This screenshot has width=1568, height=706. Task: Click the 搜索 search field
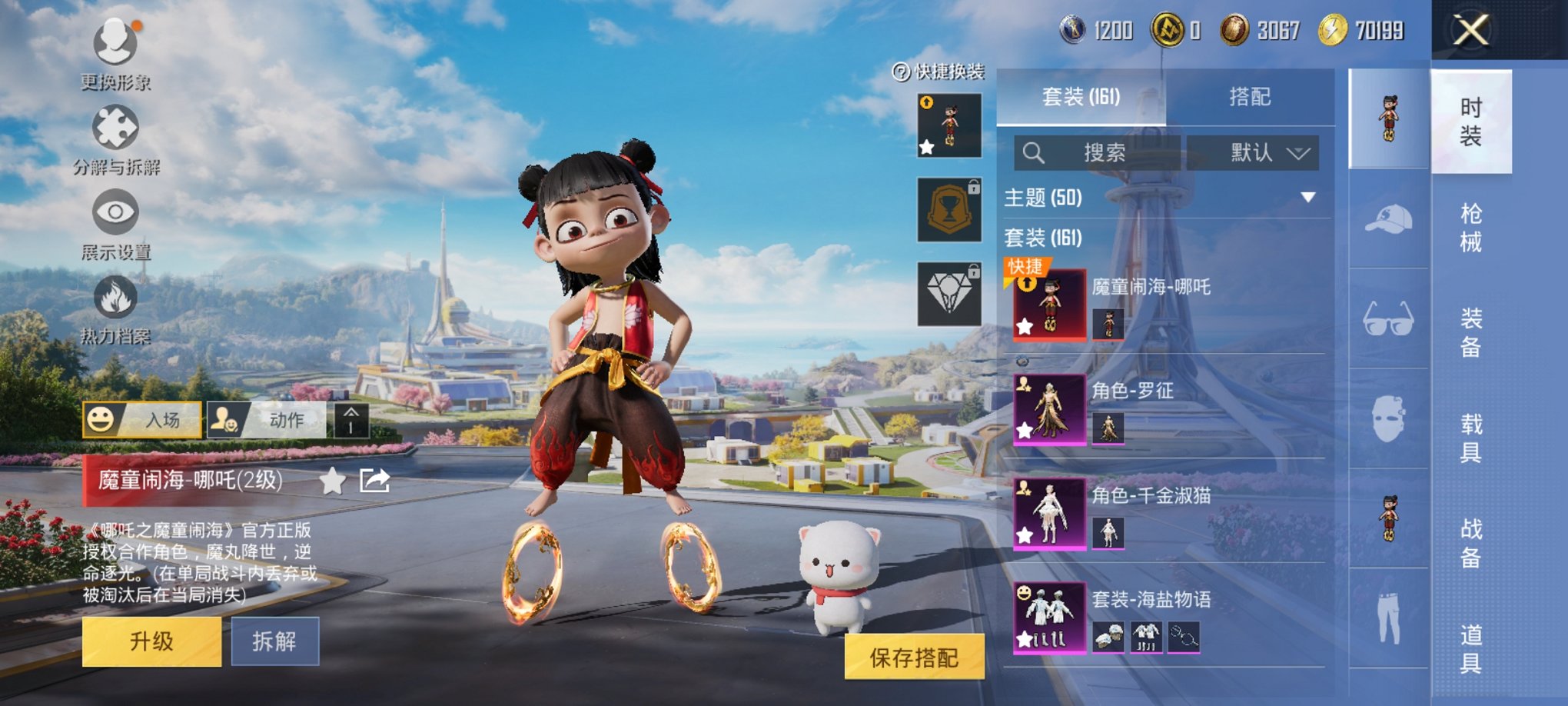click(x=1097, y=153)
